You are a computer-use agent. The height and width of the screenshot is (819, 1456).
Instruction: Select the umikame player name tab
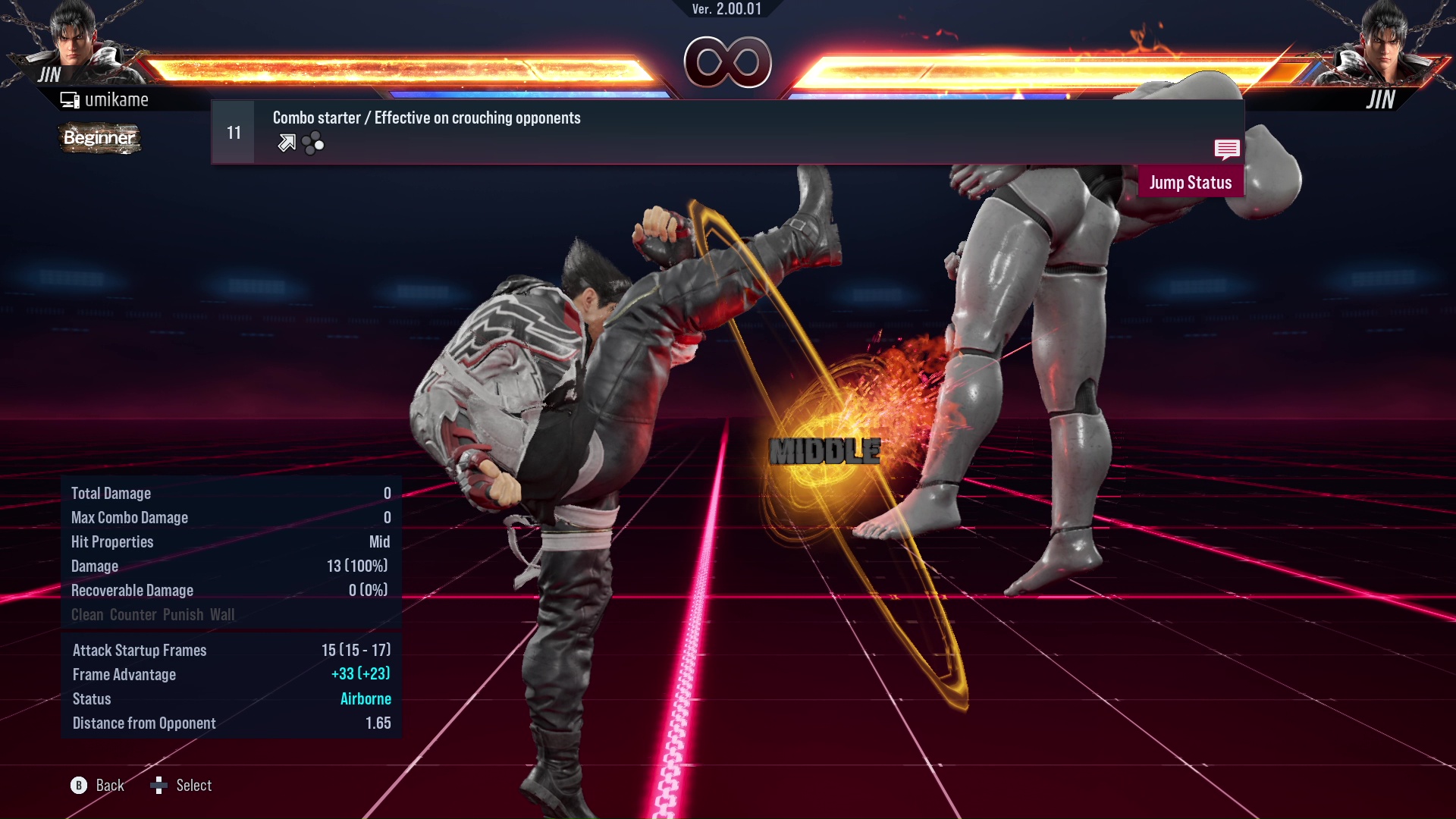(118, 99)
